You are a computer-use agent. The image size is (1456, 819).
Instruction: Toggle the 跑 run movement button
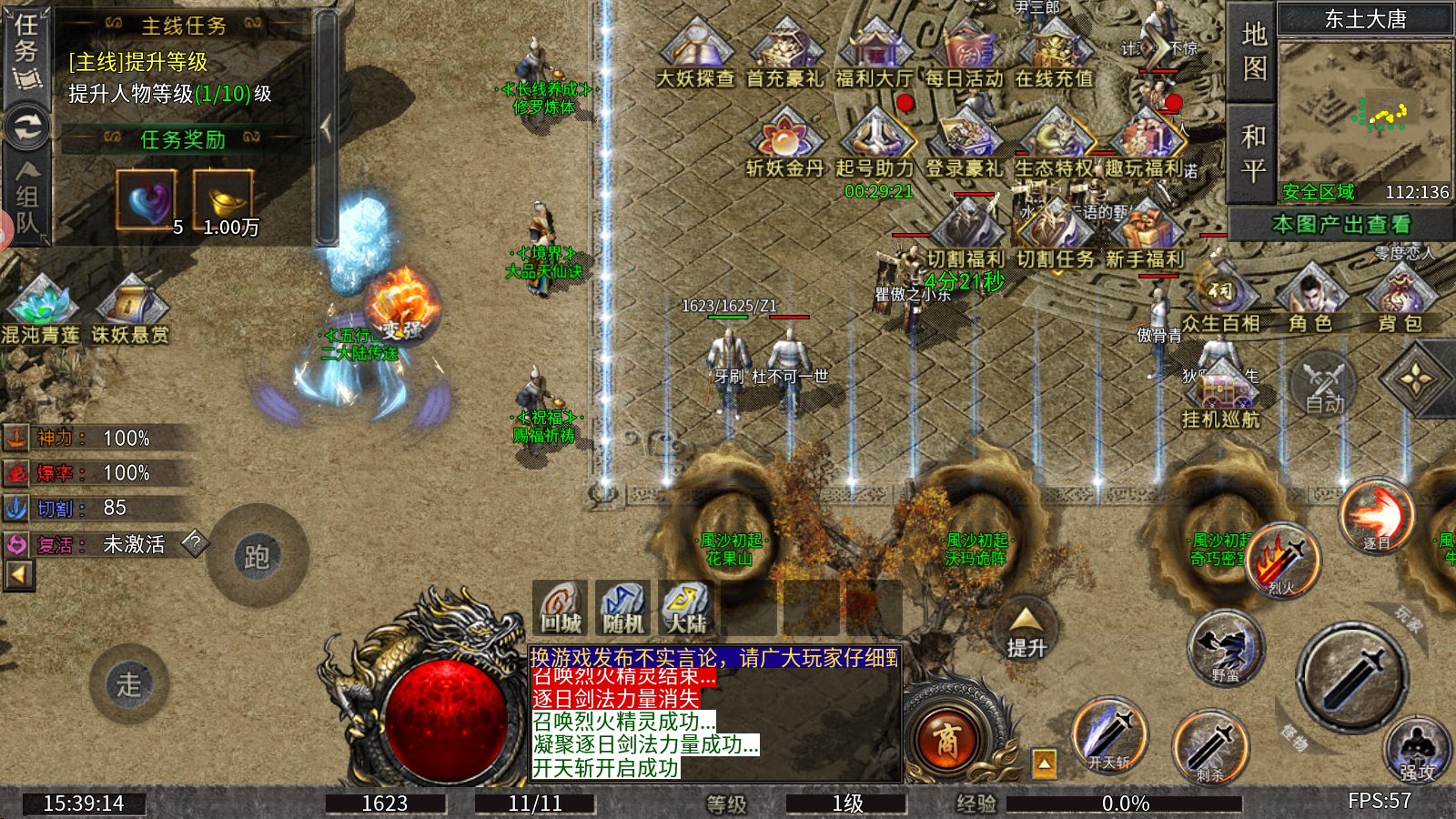(257, 556)
